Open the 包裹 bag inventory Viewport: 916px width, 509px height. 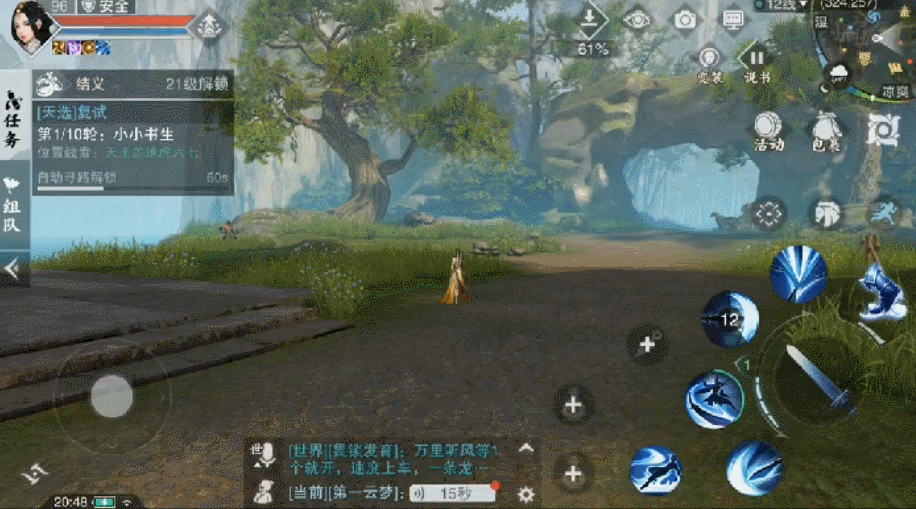point(825,130)
